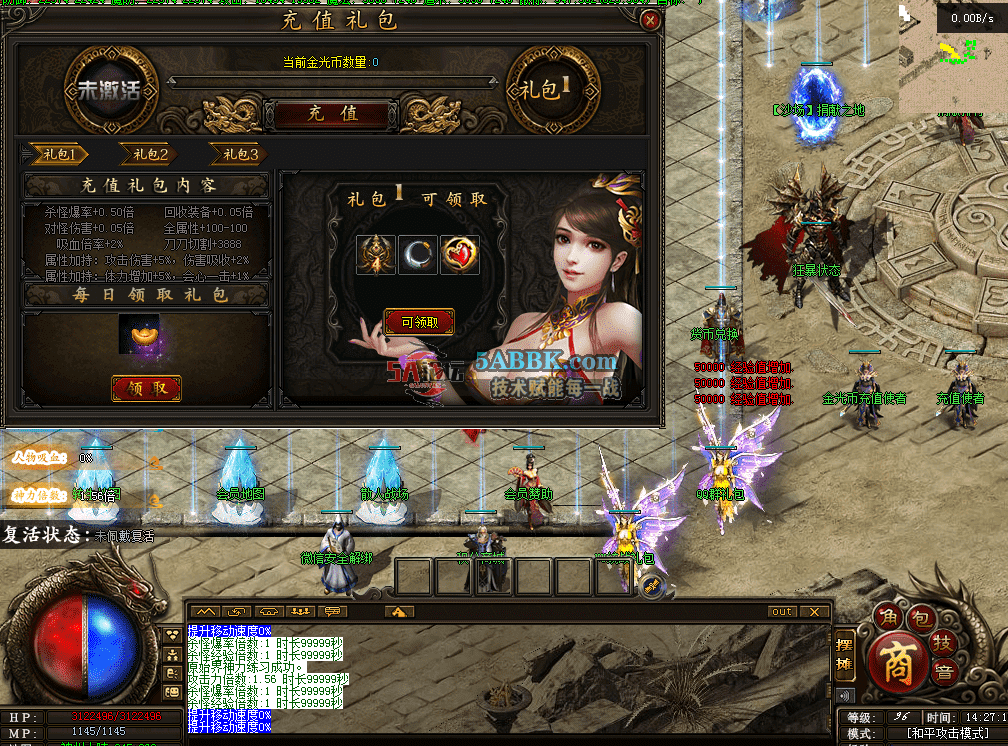
Task: Claim gift pack with 可领取 button
Action: tap(419, 322)
